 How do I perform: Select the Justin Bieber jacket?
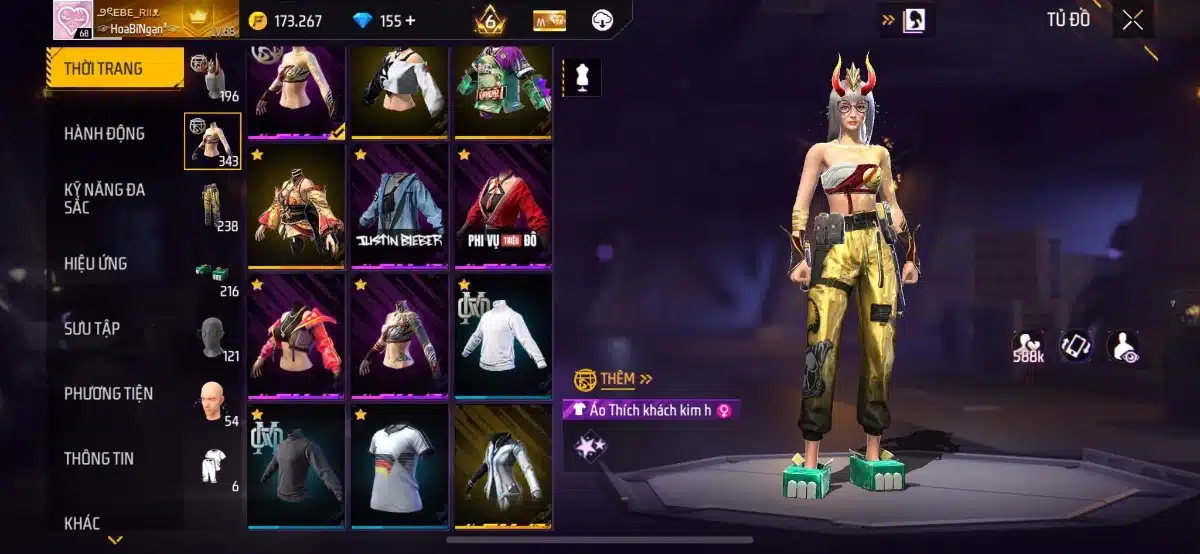click(x=400, y=205)
